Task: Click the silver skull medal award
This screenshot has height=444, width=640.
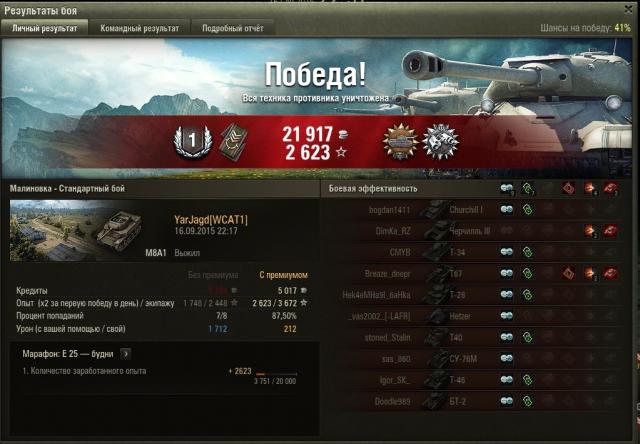Action: [x=440, y=141]
